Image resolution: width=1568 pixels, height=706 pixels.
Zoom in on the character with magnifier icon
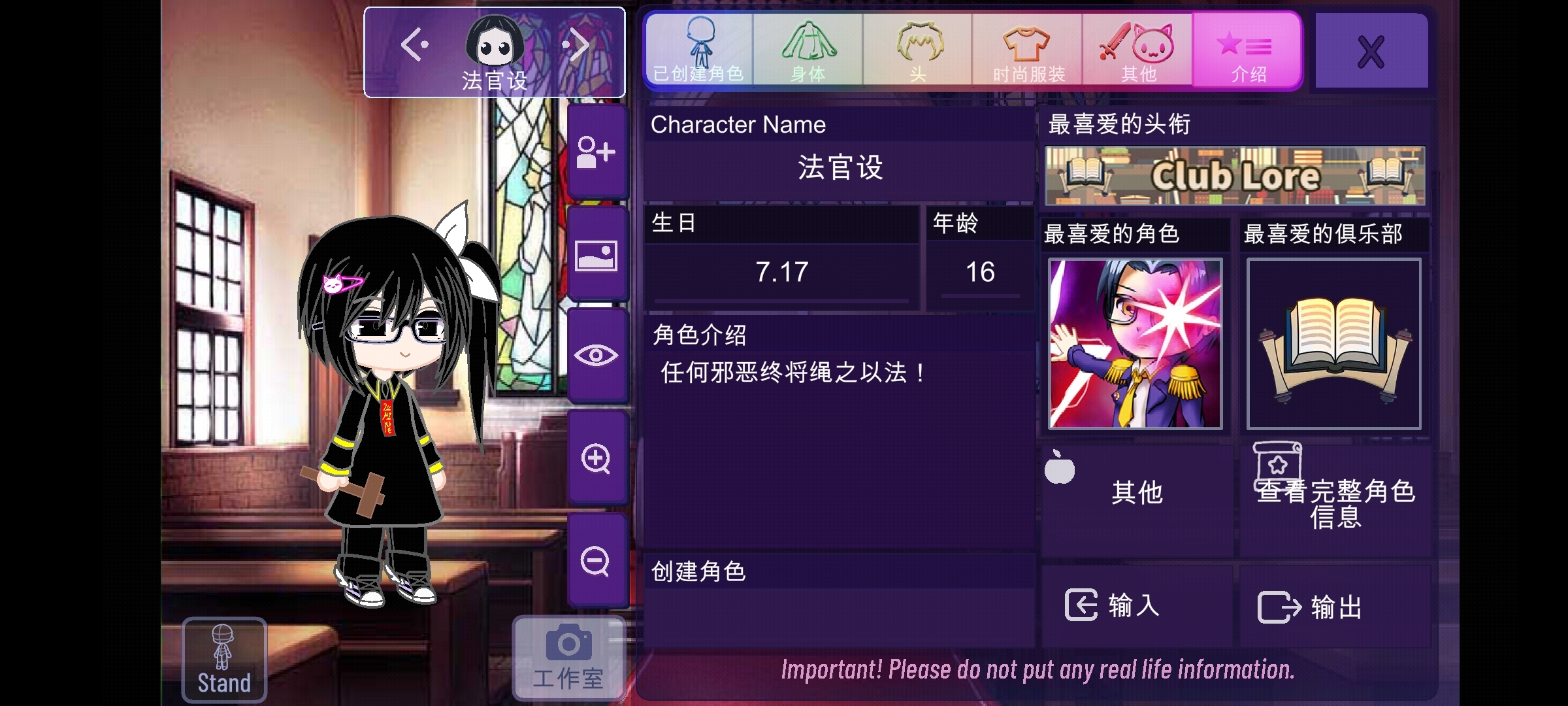(x=596, y=458)
